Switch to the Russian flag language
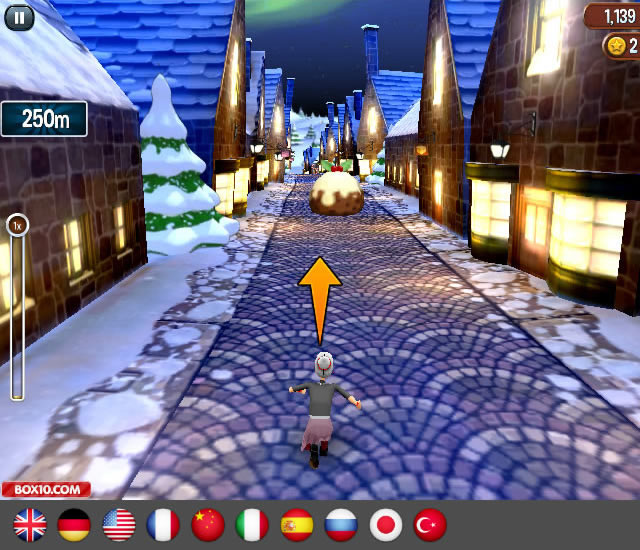Viewport: 640px width, 550px height. 341,524
